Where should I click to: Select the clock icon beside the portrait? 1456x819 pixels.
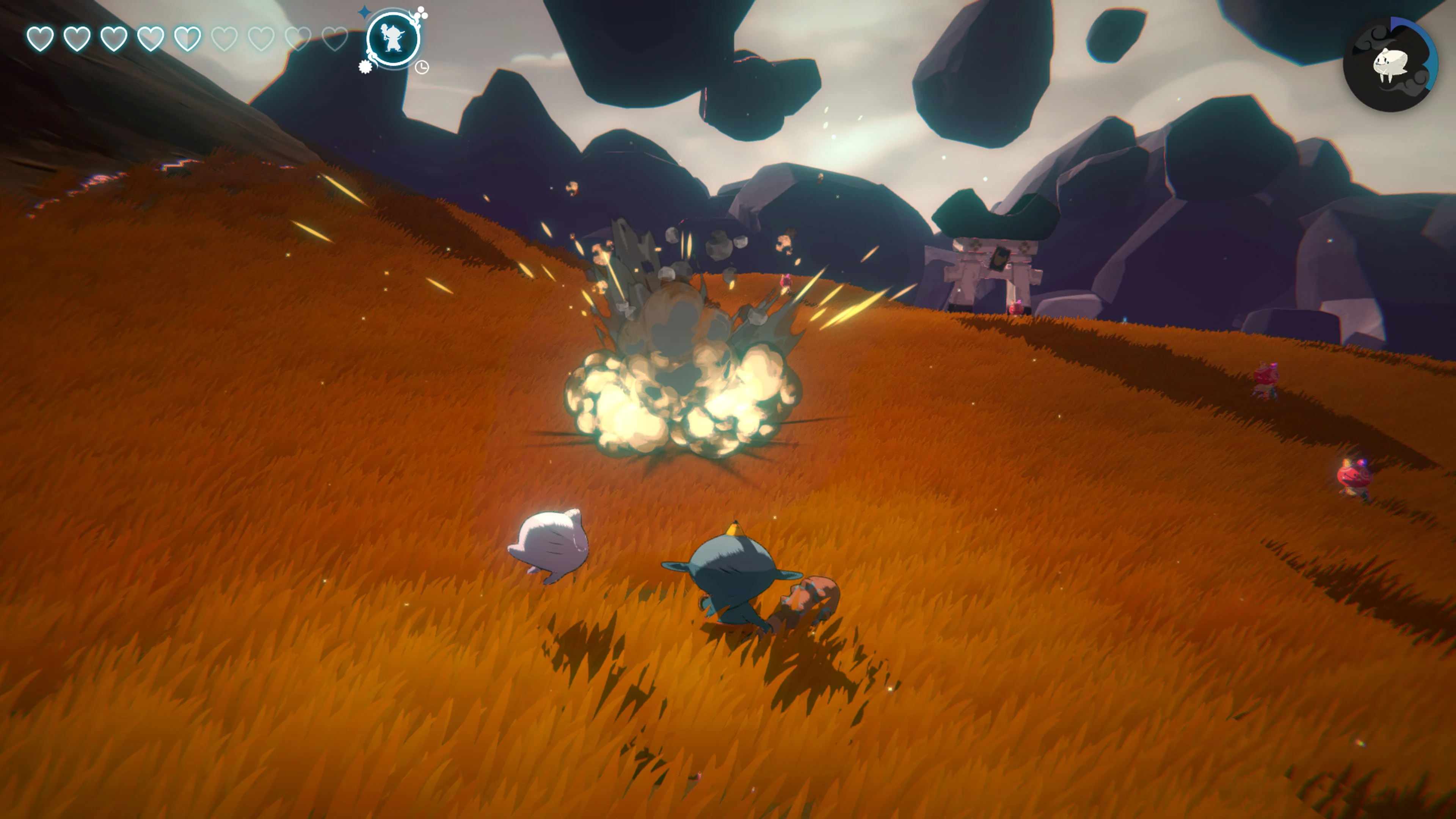click(422, 67)
